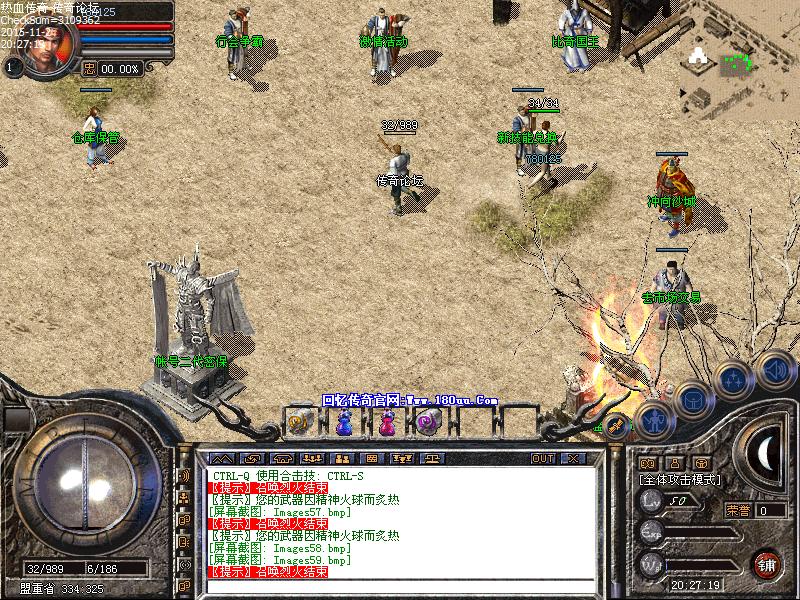
Task: Select the yellow scroll belt slot
Action: (301, 423)
